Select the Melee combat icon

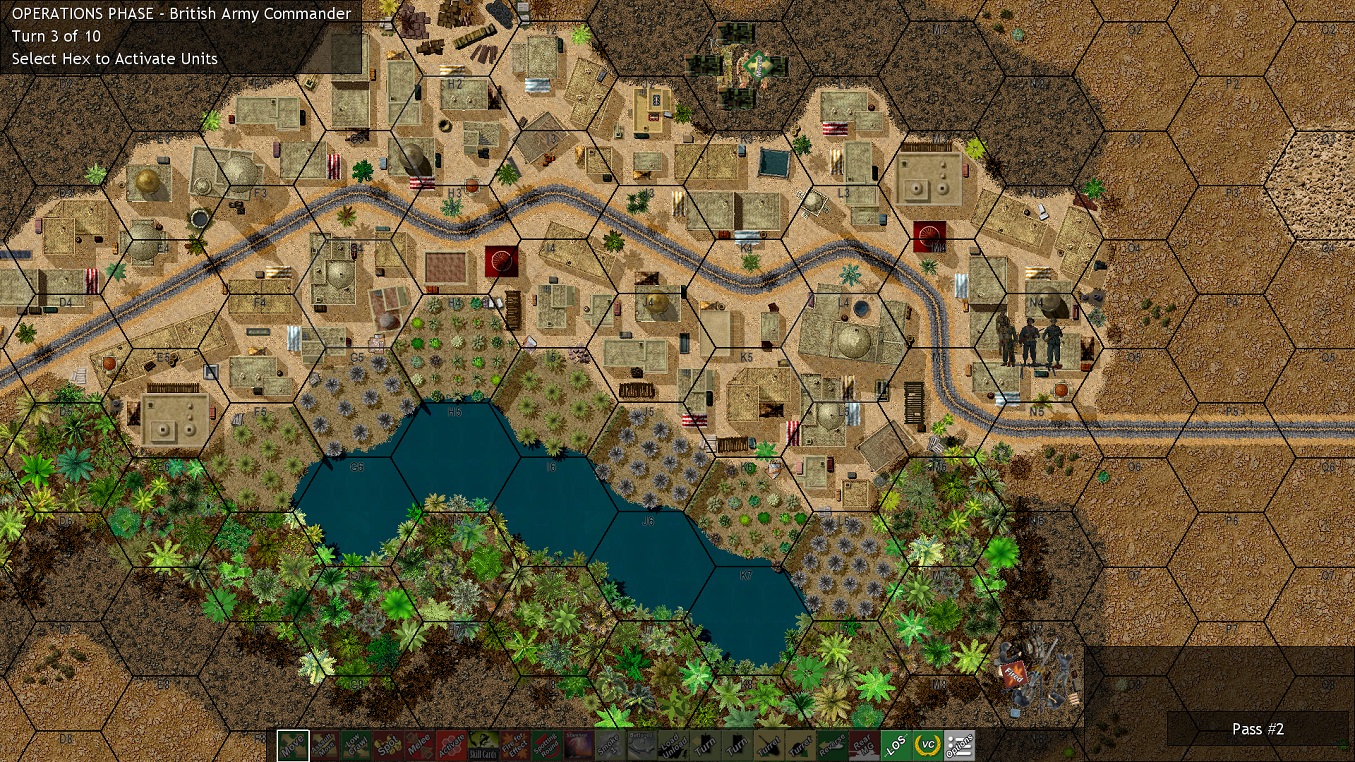(419, 745)
